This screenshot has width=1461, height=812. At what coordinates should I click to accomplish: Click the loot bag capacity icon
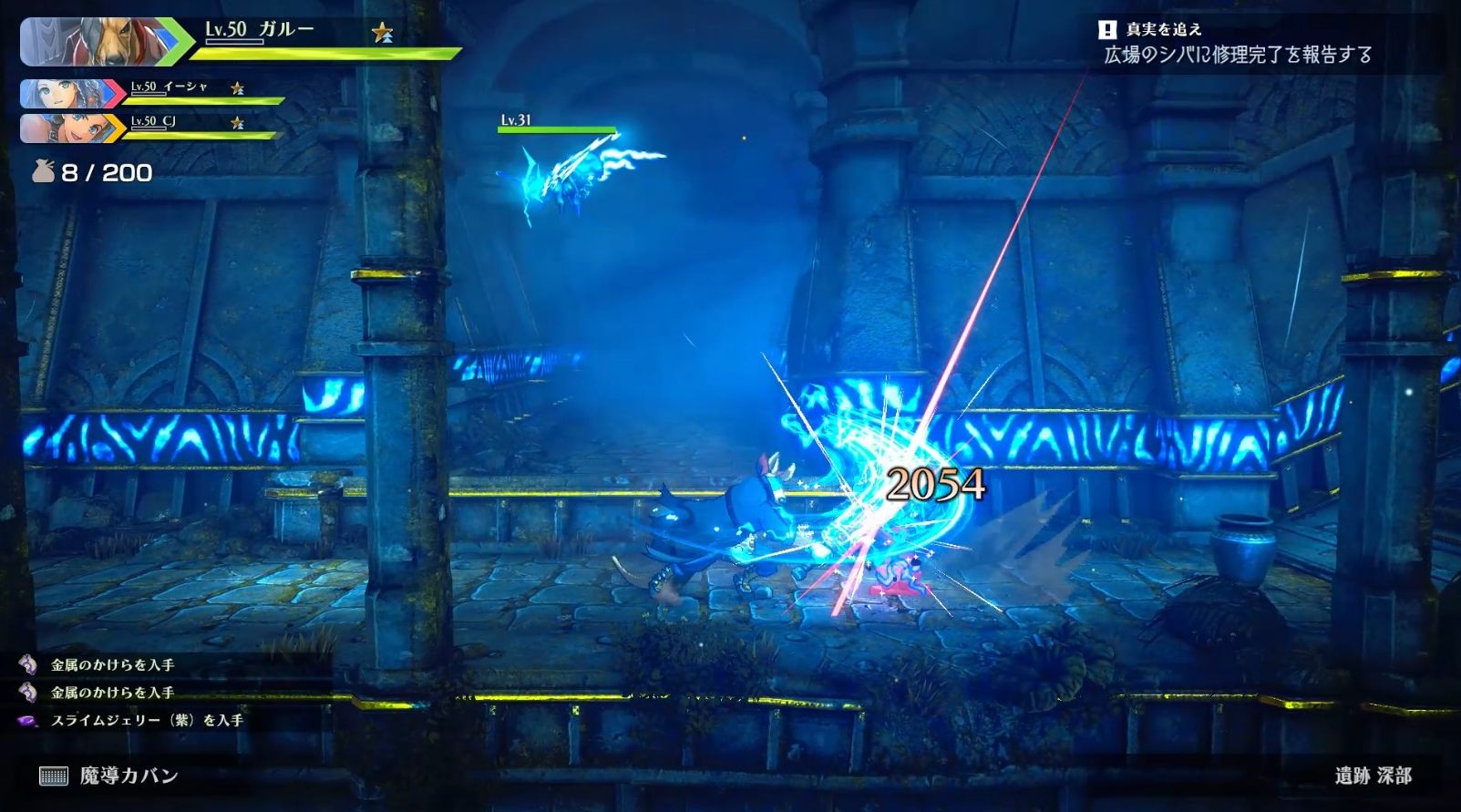(44, 171)
